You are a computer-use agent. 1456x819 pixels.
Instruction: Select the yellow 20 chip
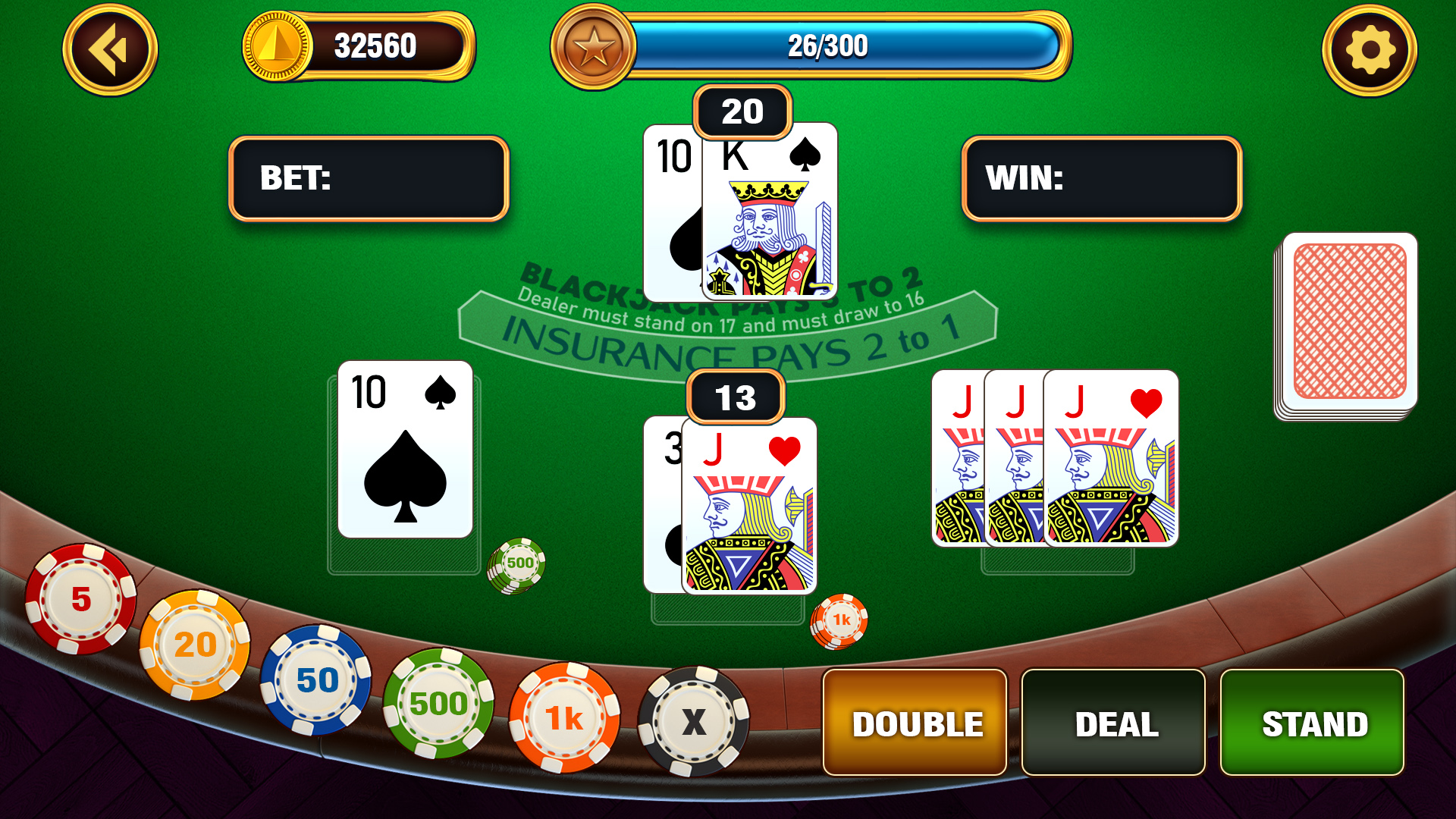coord(194,646)
